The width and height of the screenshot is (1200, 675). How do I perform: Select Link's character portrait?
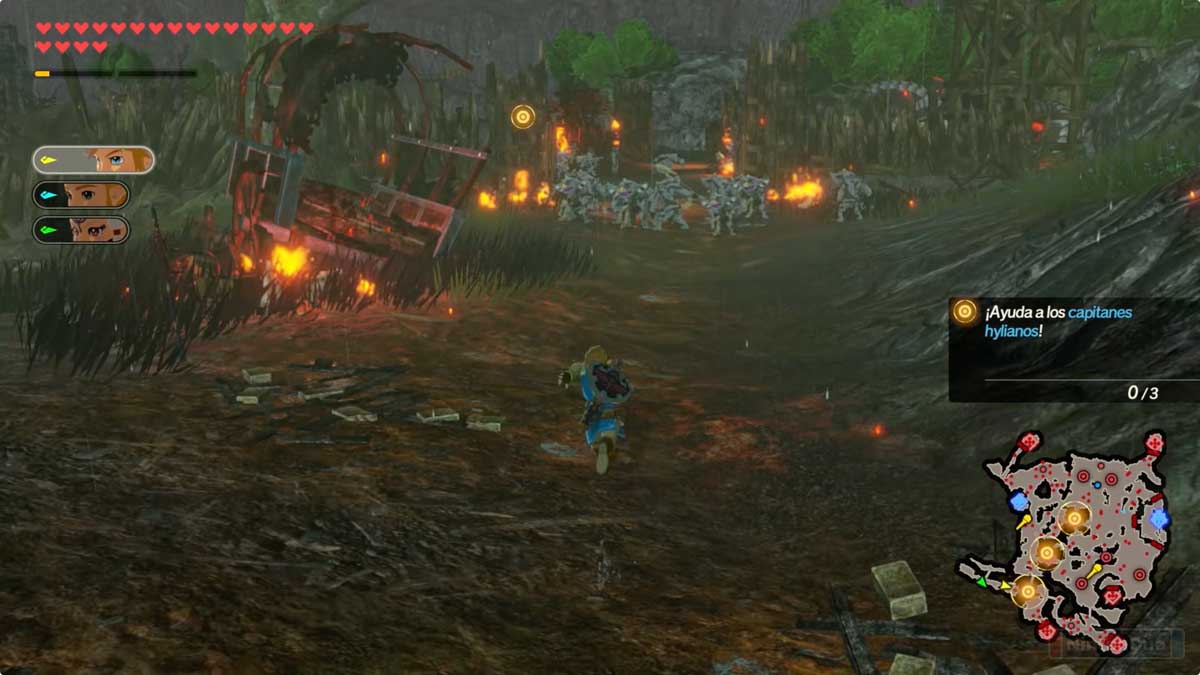(93, 160)
